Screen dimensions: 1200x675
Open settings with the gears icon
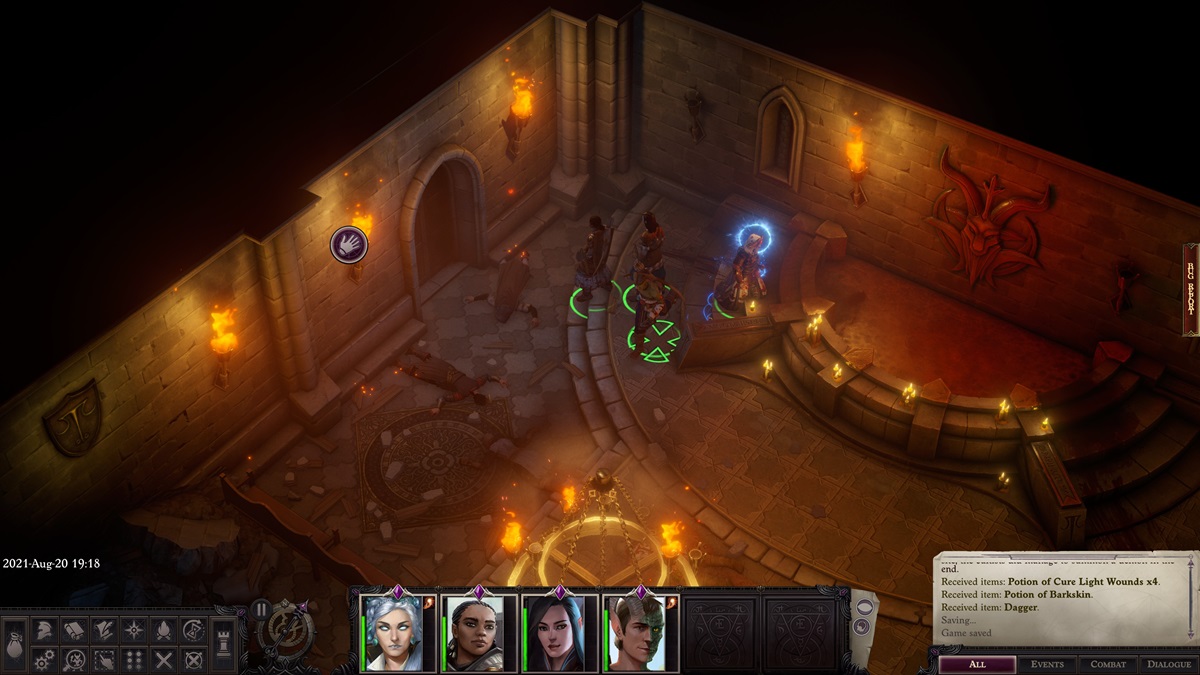coord(44,660)
